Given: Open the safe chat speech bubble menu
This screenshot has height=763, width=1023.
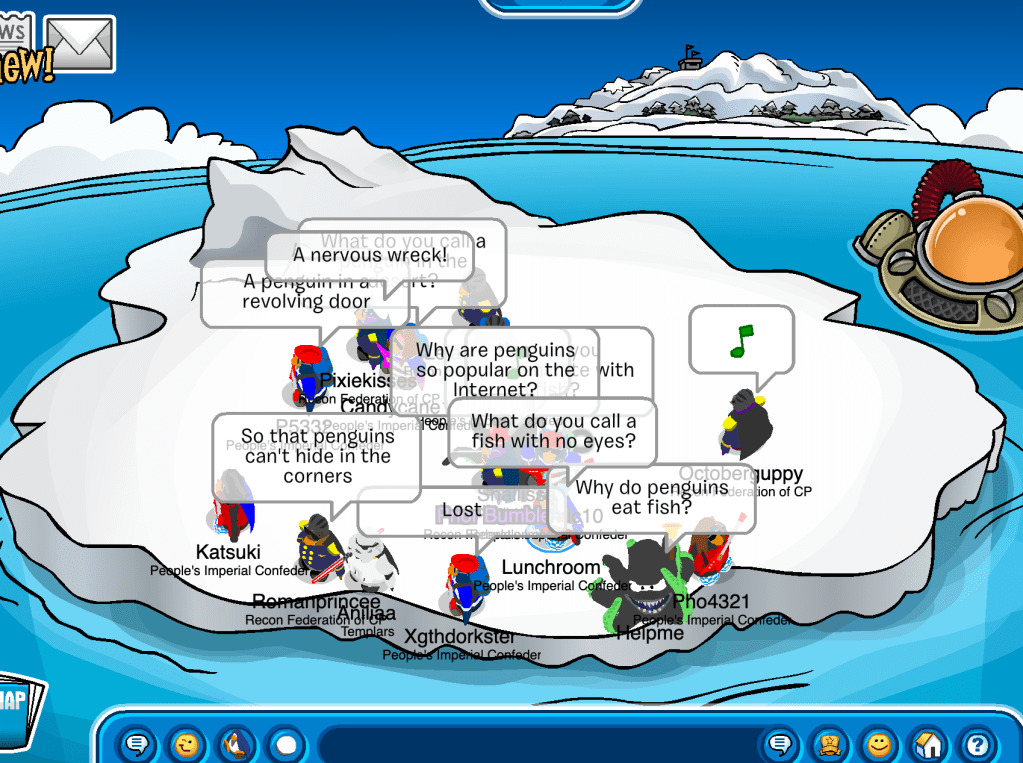Looking at the screenshot, I should click(138, 745).
